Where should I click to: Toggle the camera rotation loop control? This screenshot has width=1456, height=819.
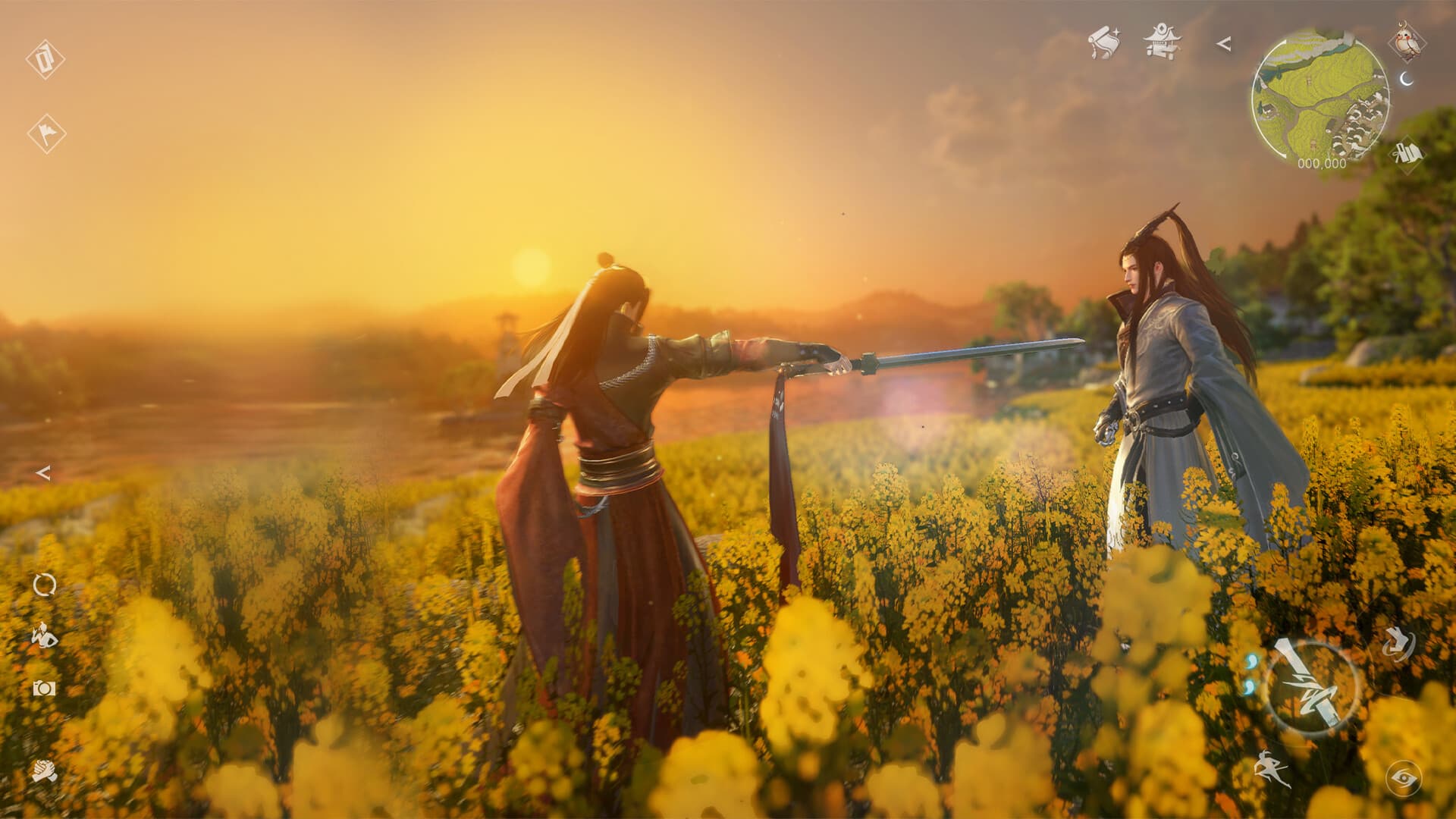point(43,585)
